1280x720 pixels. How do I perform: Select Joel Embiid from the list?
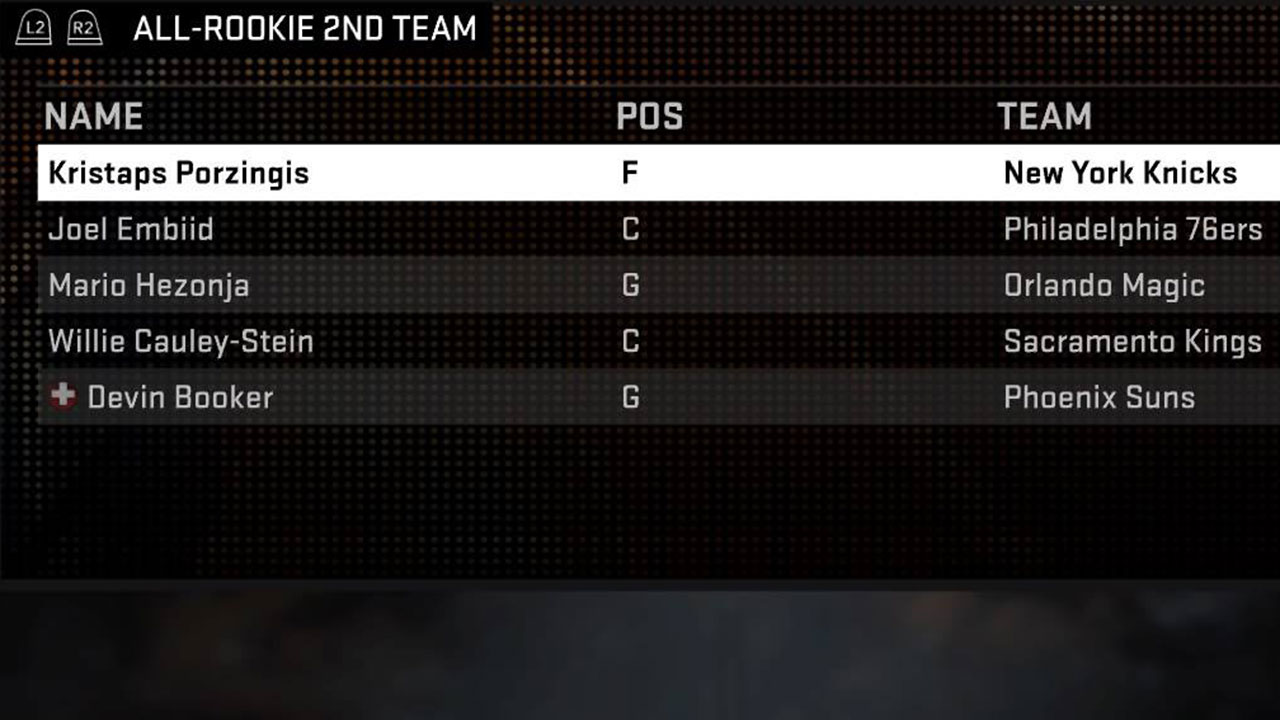tap(131, 229)
